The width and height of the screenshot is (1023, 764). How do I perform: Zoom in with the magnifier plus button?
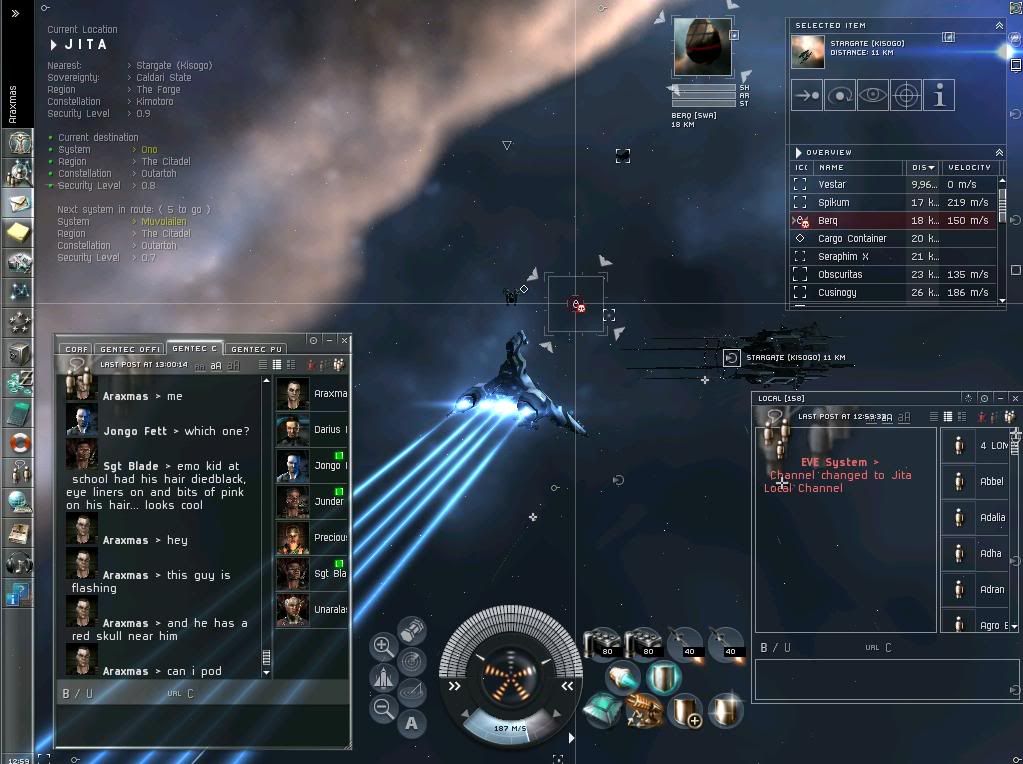click(x=383, y=646)
